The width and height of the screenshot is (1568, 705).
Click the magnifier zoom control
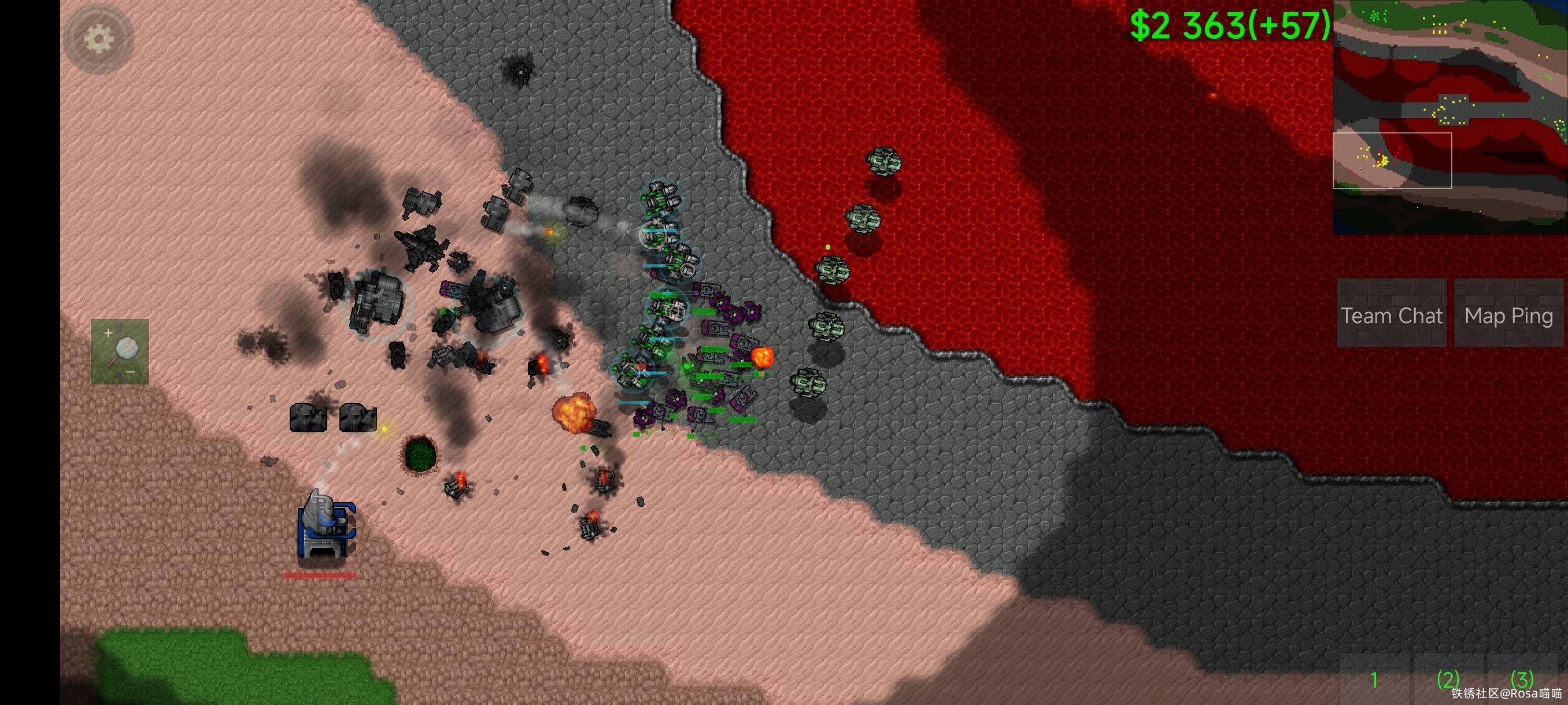(x=120, y=351)
